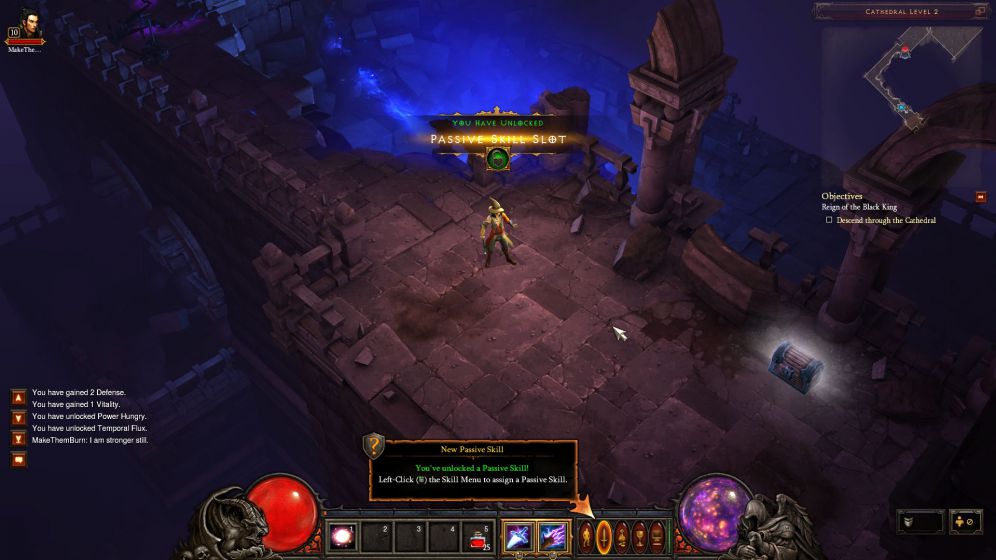Image resolution: width=996 pixels, height=560 pixels.
Task: Select the primary attack skill icon
Action: coord(518,537)
